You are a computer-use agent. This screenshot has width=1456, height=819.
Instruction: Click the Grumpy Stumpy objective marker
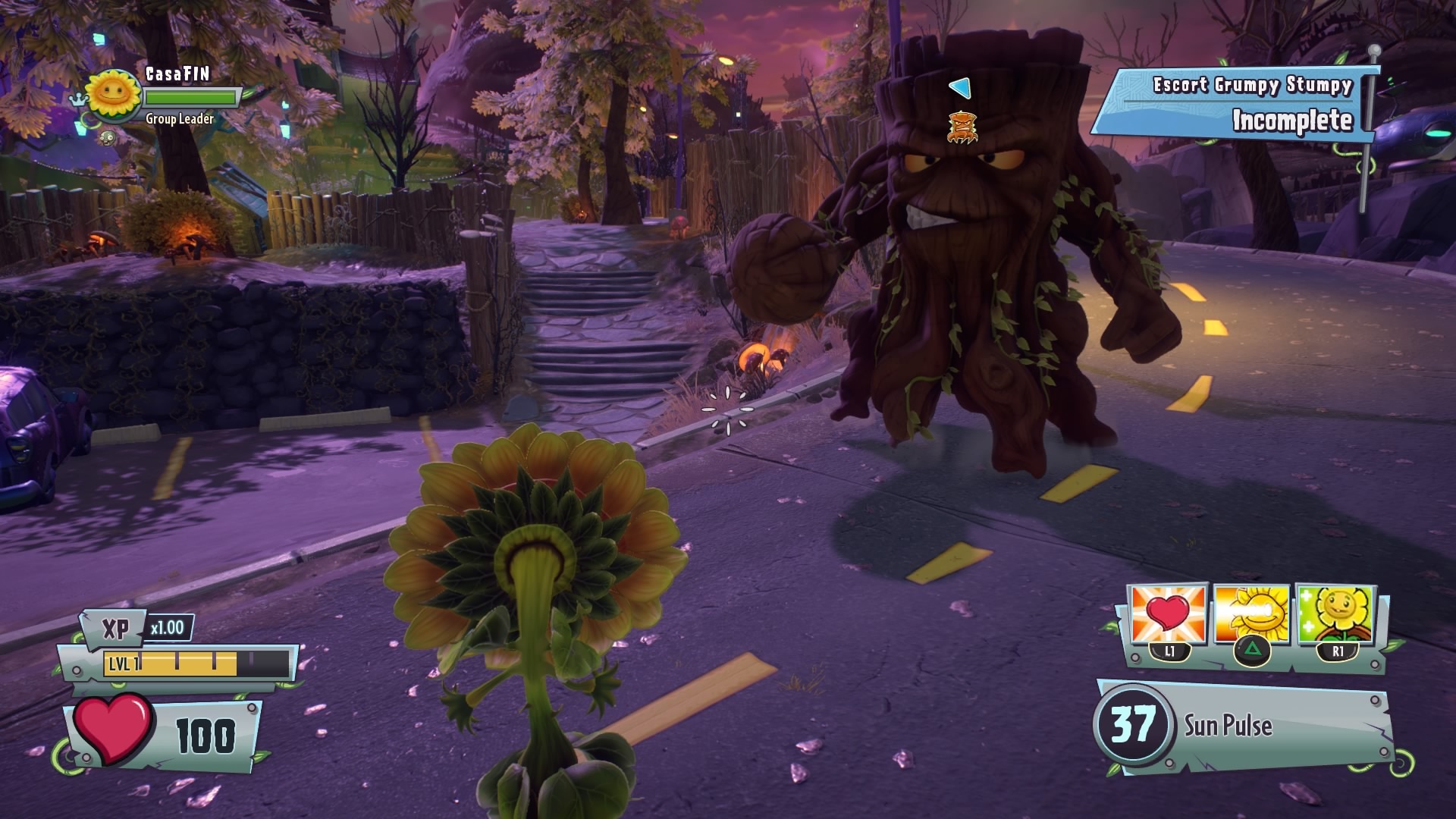point(962,127)
